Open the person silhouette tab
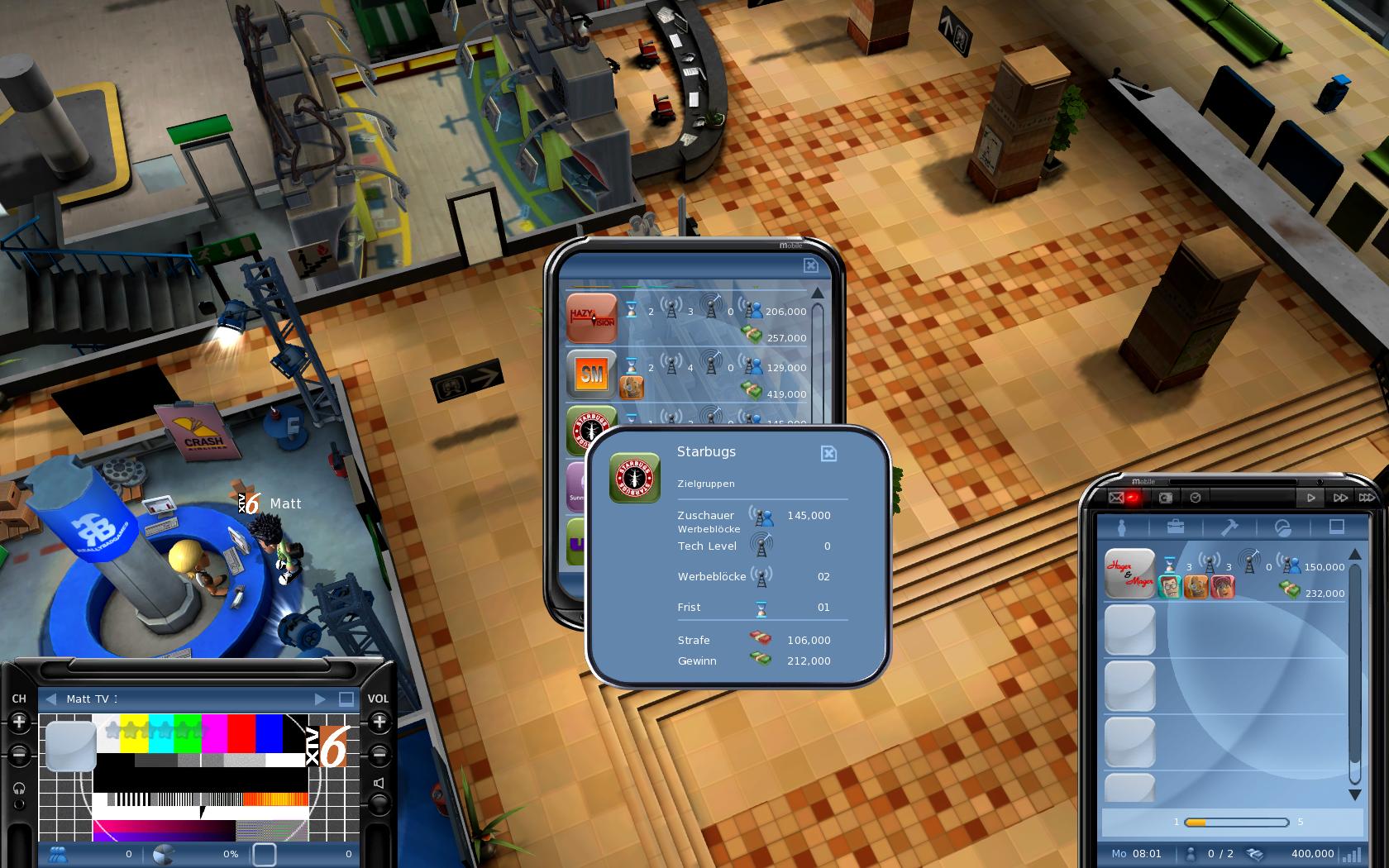The height and width of the screenshot is (868, 1389). [1123, 527]
